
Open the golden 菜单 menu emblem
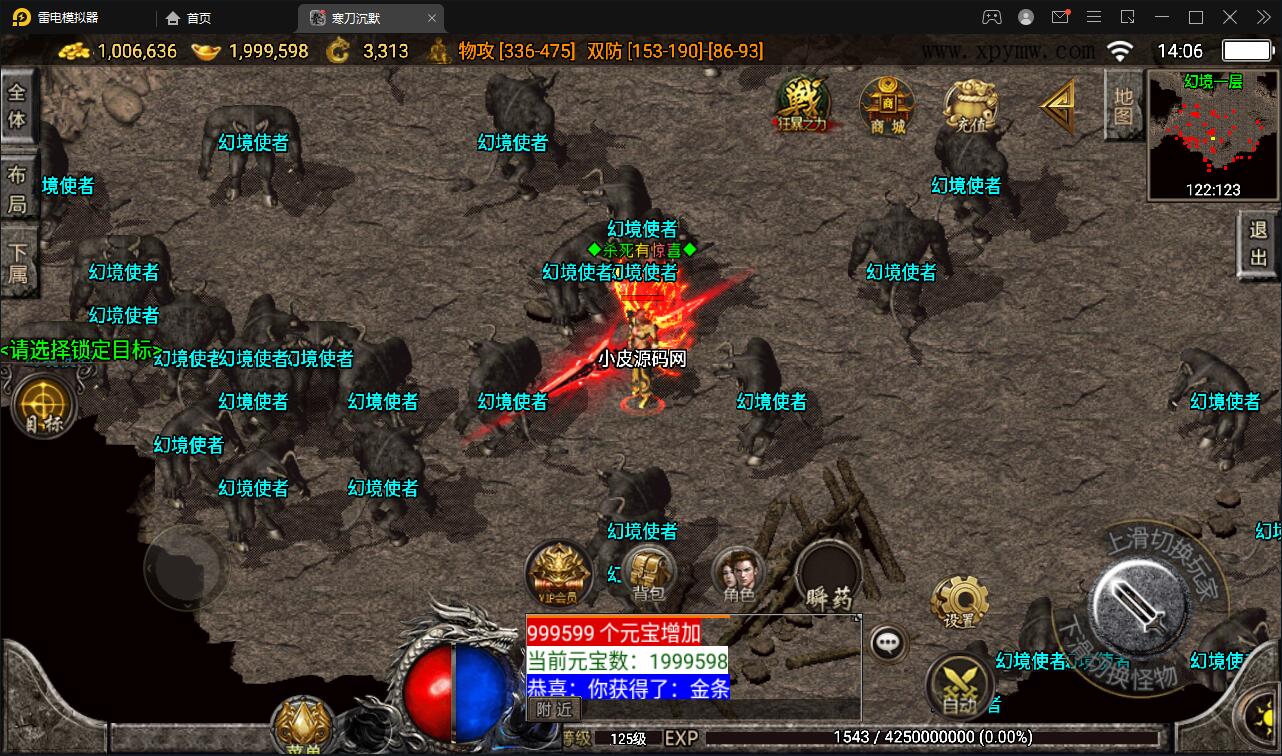(x=301, y=723)
